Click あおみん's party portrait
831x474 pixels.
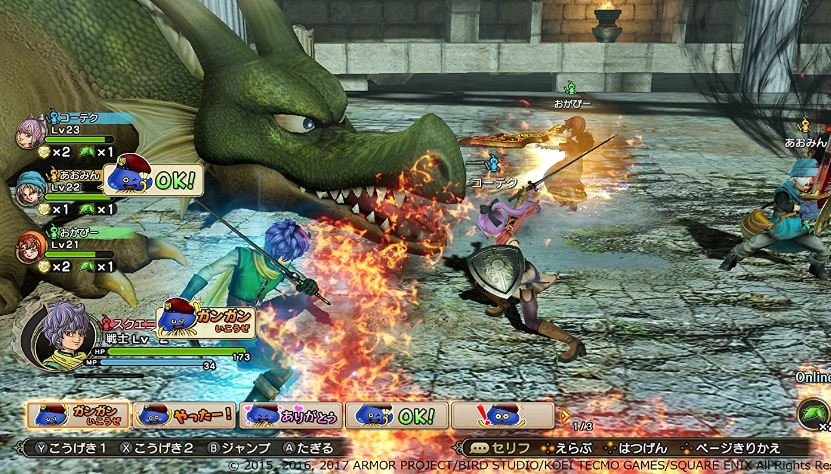coord(30,187)
